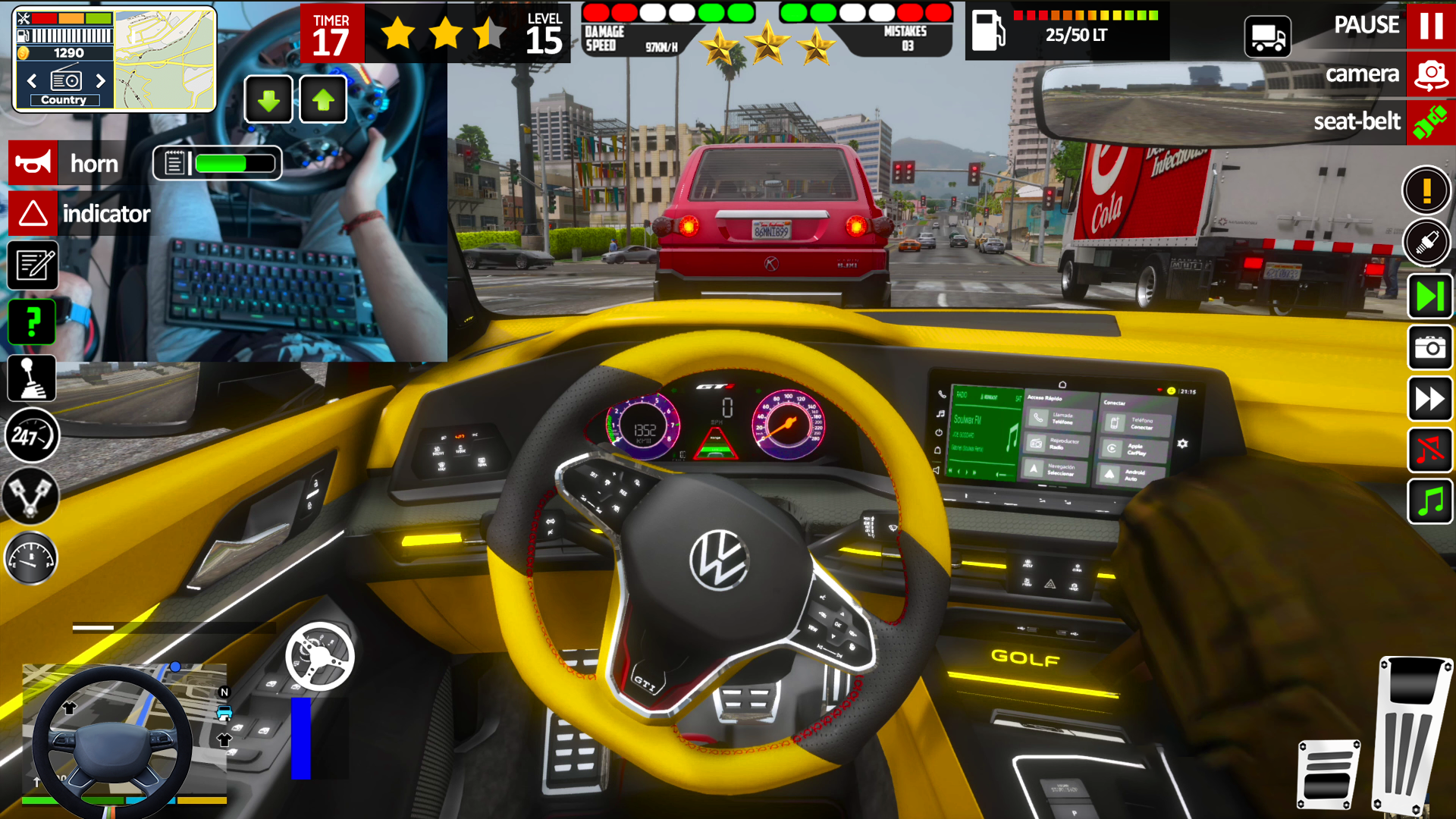This screenshot has height=819, width=1456.
Task: Mute music via crossed-out note toggle
Action: [1429, 450]
